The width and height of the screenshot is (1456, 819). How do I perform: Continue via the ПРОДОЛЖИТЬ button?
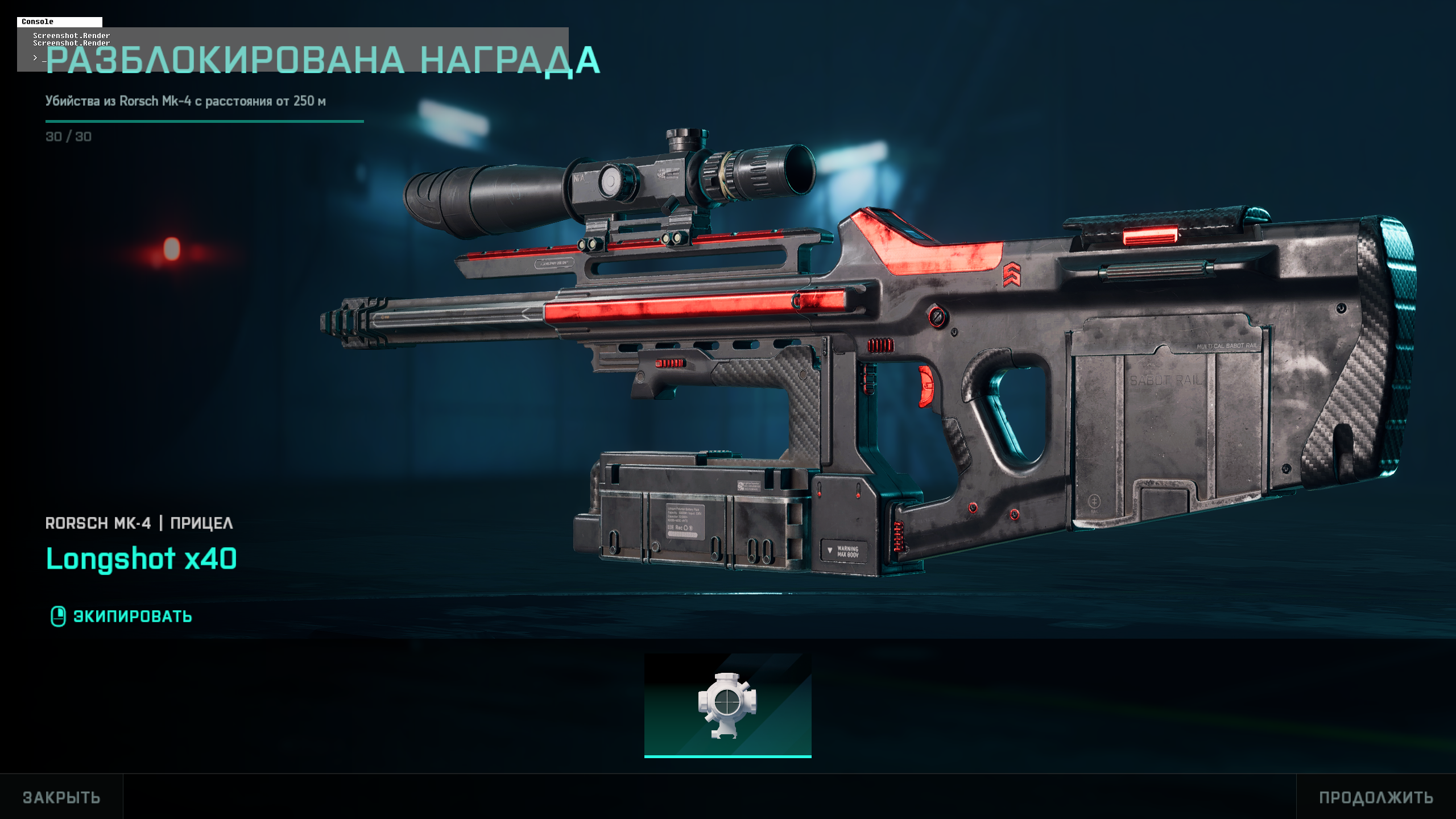1376,797
